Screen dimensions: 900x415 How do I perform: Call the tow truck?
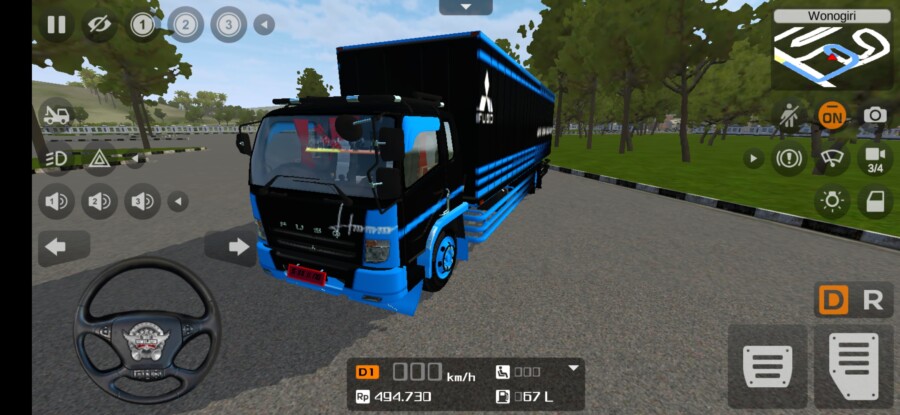56,115
